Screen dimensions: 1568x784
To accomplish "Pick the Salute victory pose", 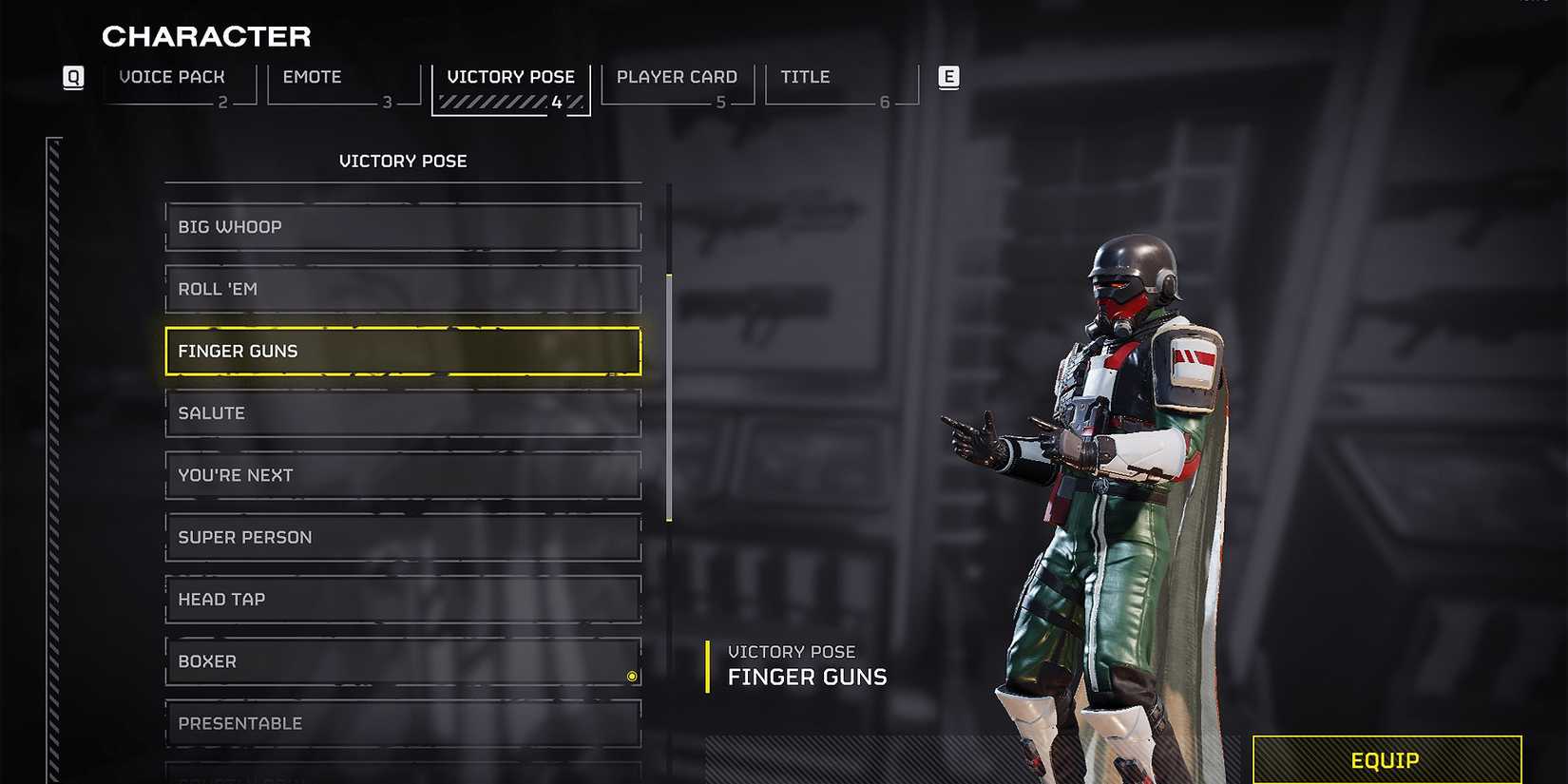I will 403,412.
